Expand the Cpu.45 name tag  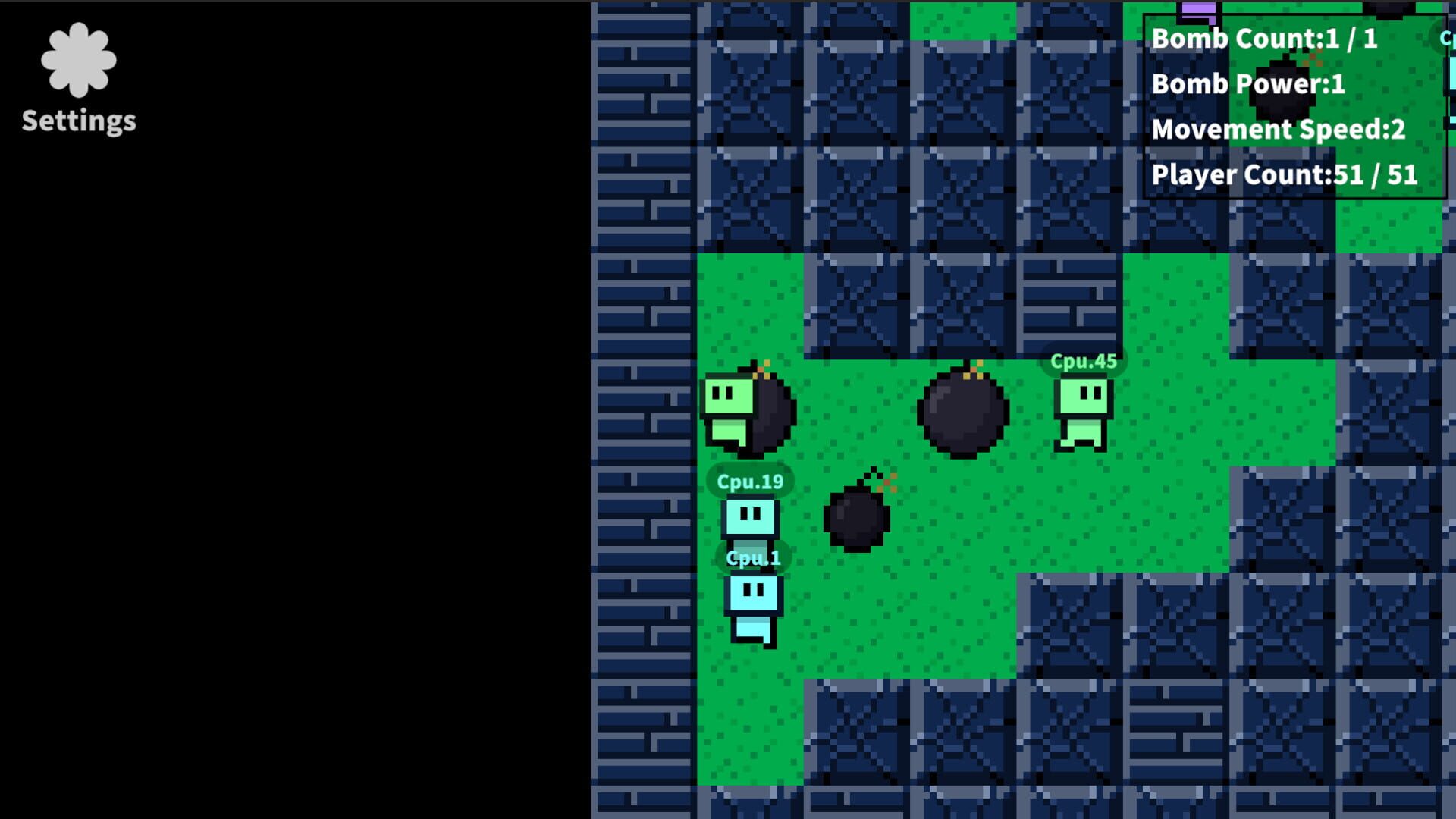[1084, 362]
